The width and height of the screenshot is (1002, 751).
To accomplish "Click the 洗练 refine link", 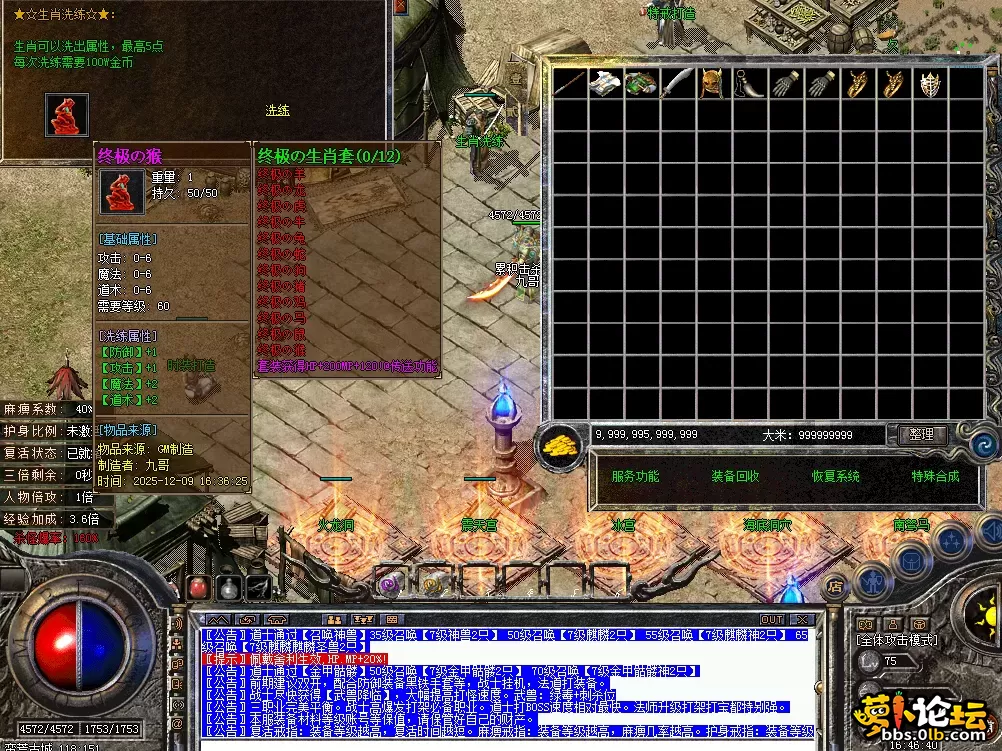I will pos(277,110).
